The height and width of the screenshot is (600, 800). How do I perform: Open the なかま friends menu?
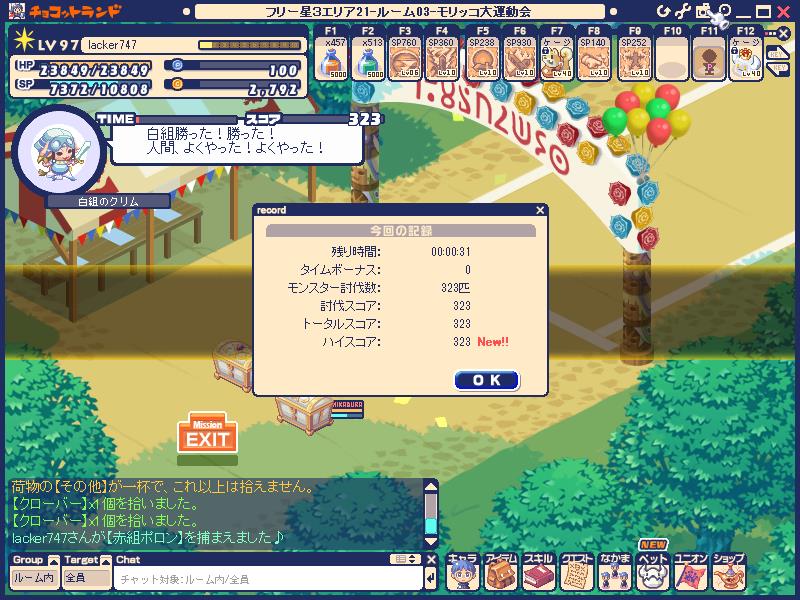(614, 573)
